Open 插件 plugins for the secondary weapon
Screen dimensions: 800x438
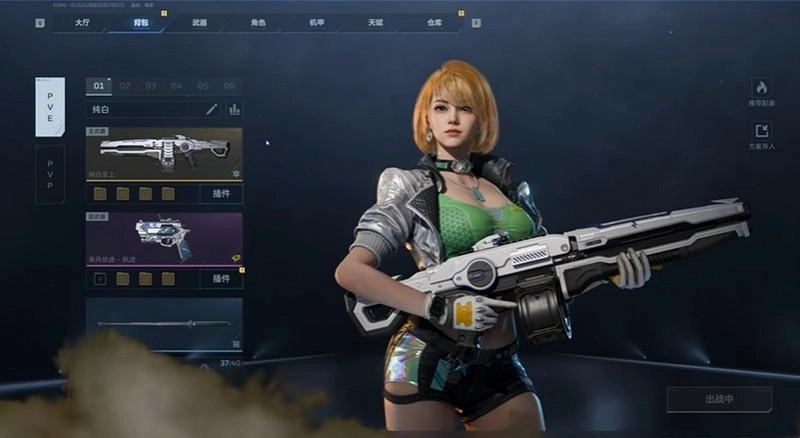[220, 279]
